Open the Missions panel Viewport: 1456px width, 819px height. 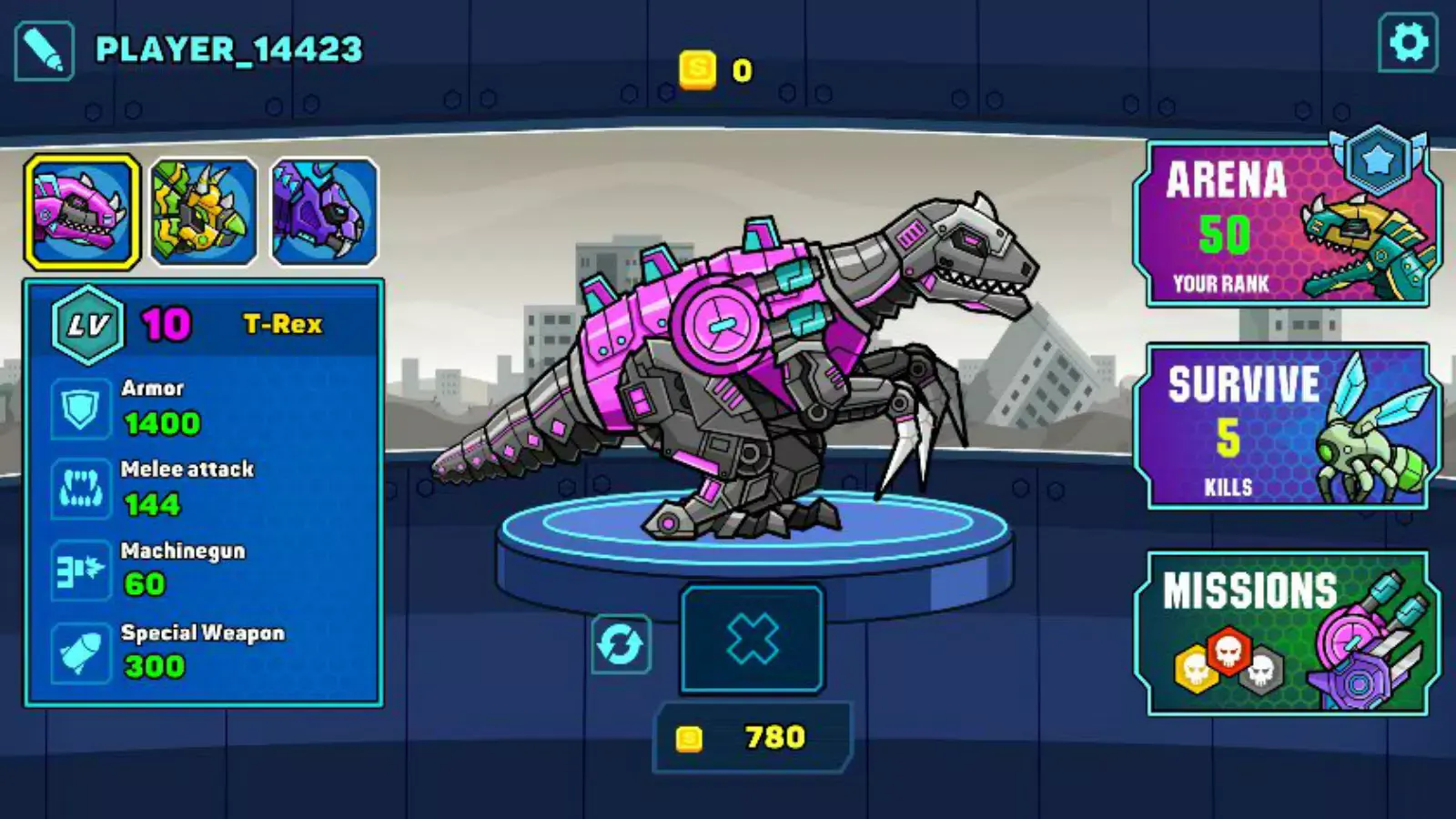tap(1285, 633)
